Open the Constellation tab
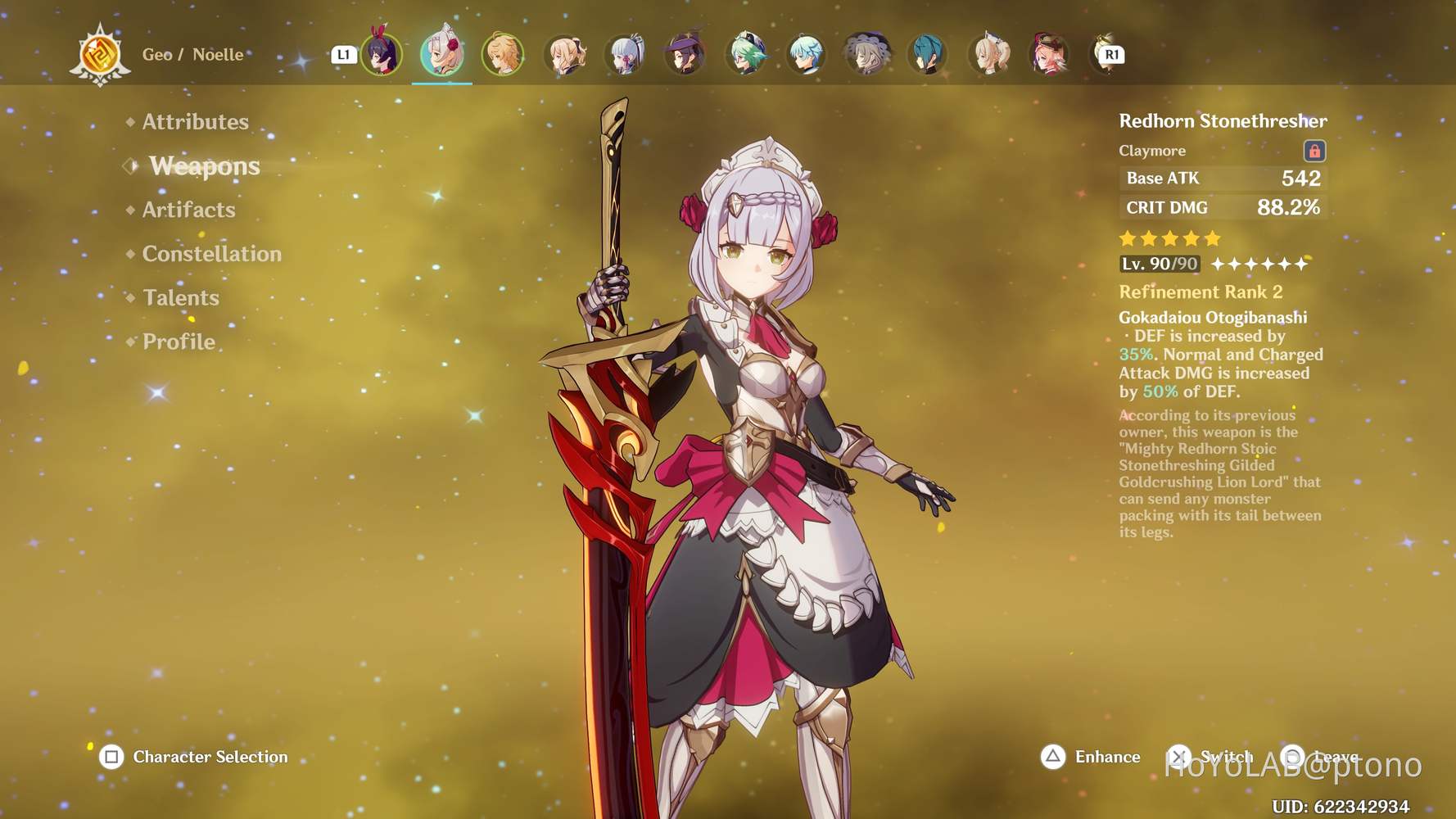 pyautogui.click(x=212, y=254)
